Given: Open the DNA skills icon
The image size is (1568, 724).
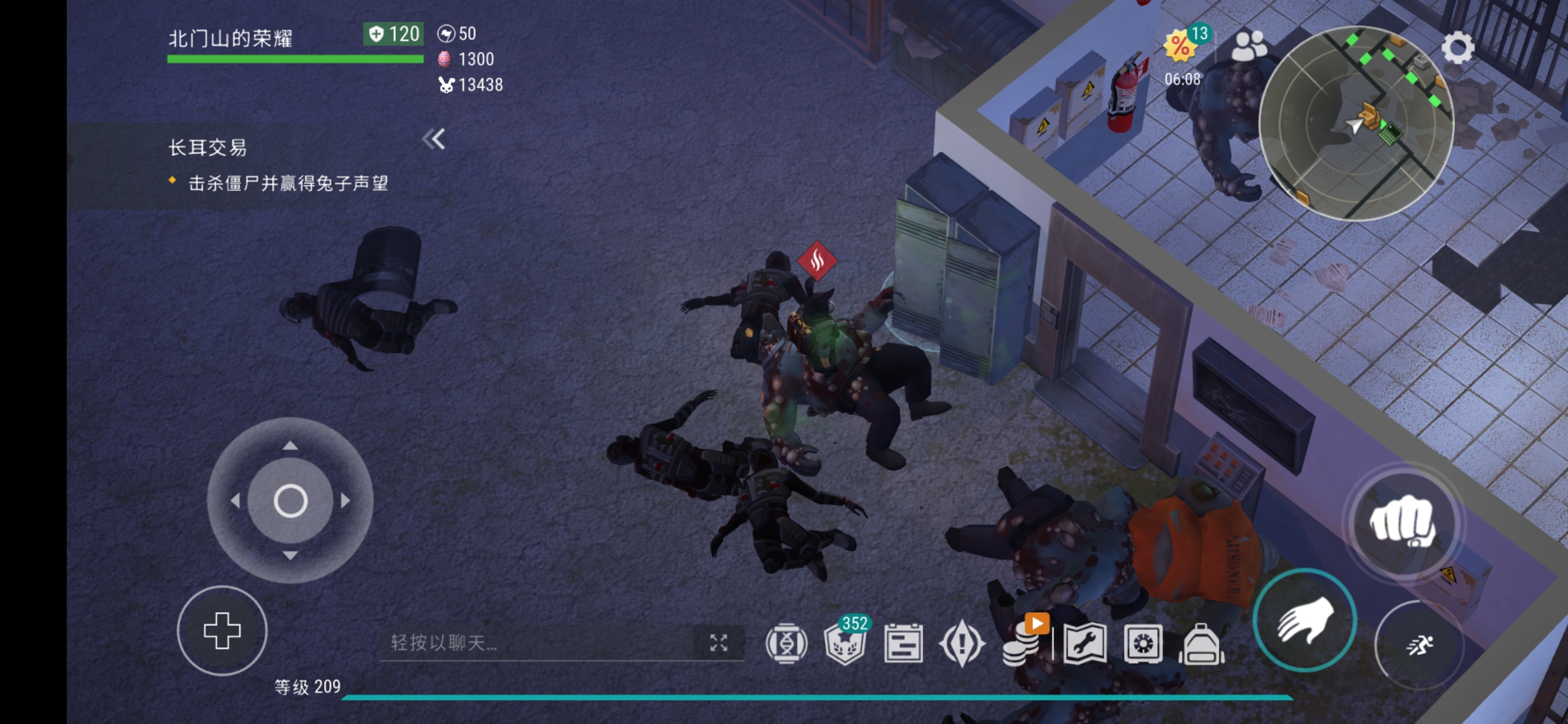Looking at the screenshot, I should pos(786,644).
